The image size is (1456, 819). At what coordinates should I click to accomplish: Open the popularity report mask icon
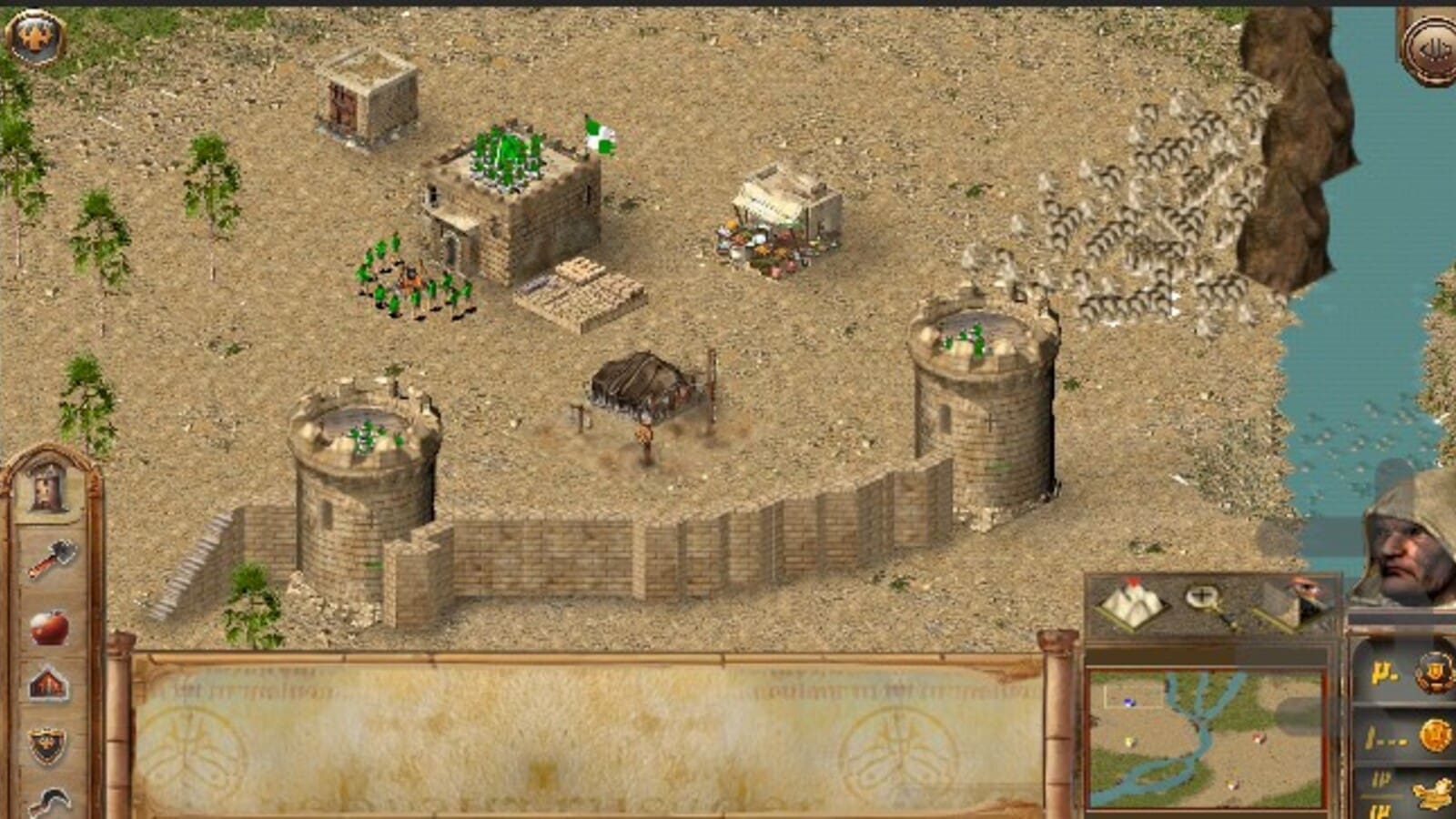point(1433,673)
